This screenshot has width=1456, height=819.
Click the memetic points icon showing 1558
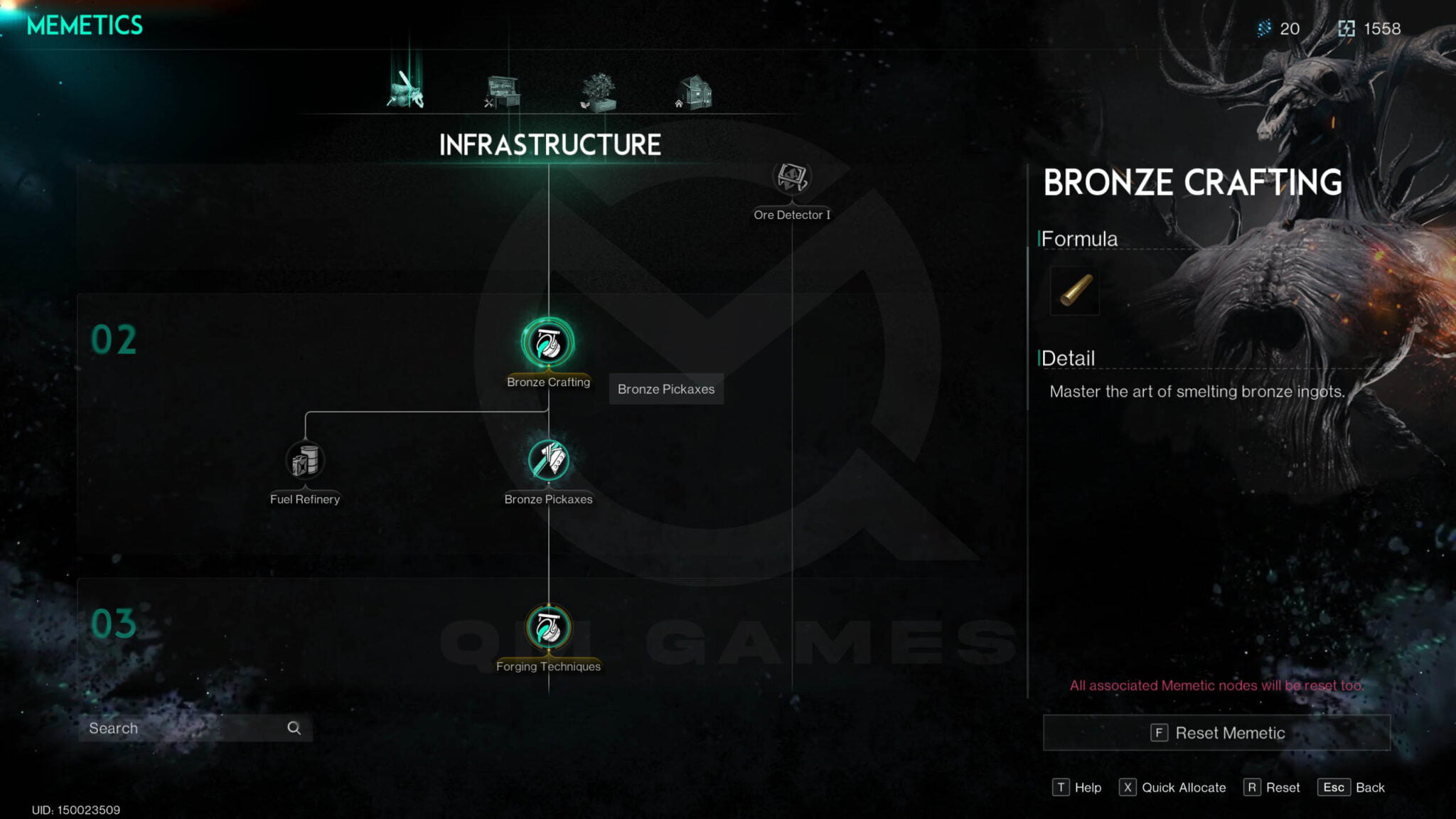[x=1346, y=28]
